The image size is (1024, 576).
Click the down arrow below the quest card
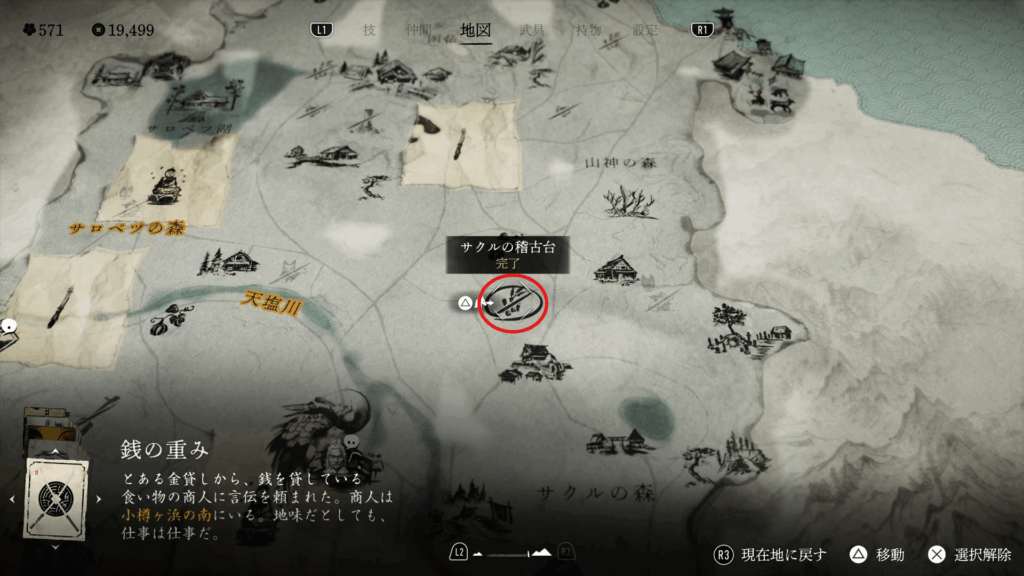coord(54,547)
